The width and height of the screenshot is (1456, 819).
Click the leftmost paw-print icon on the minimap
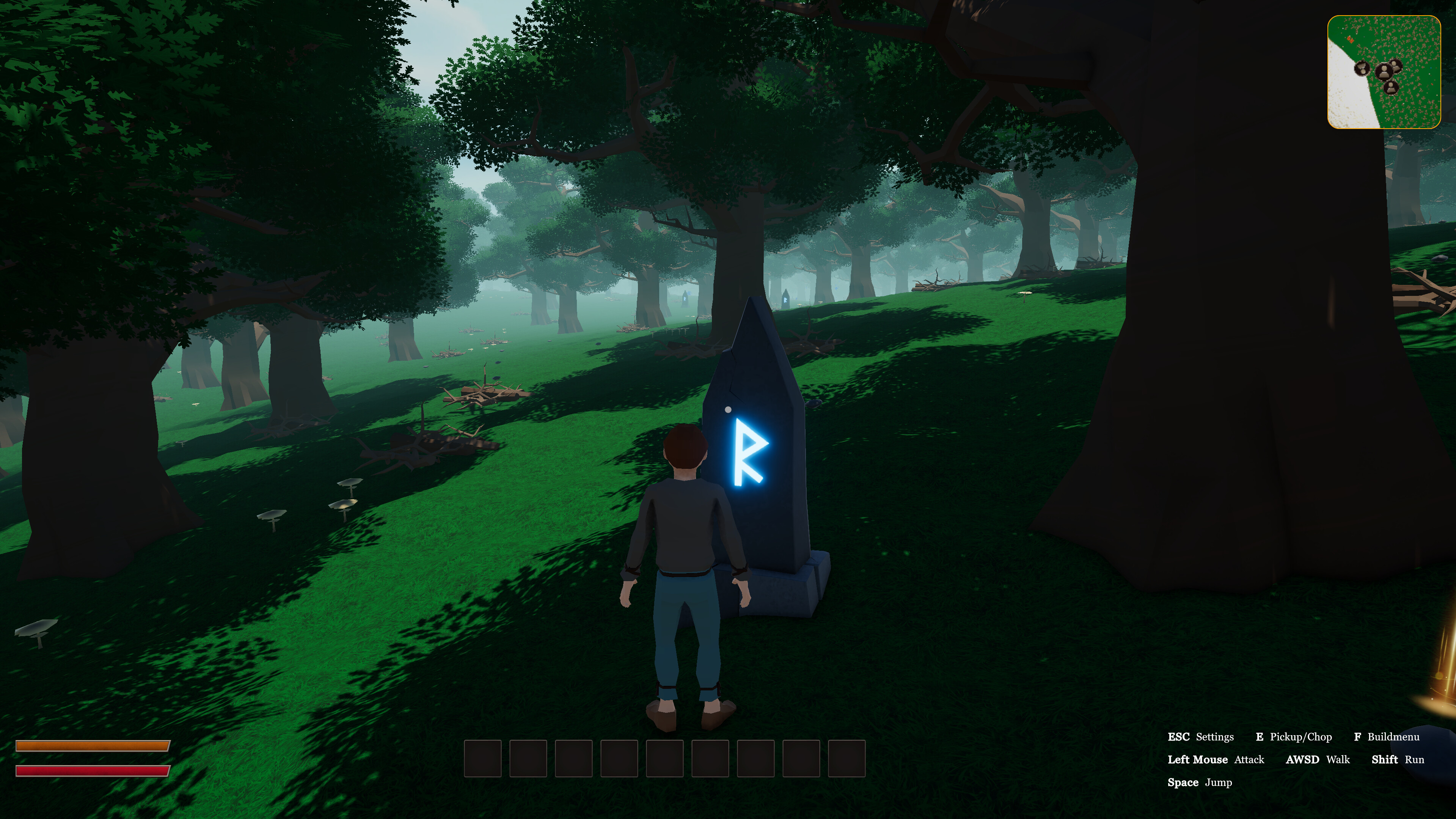pyautogui.click(x=1363, y=68)
